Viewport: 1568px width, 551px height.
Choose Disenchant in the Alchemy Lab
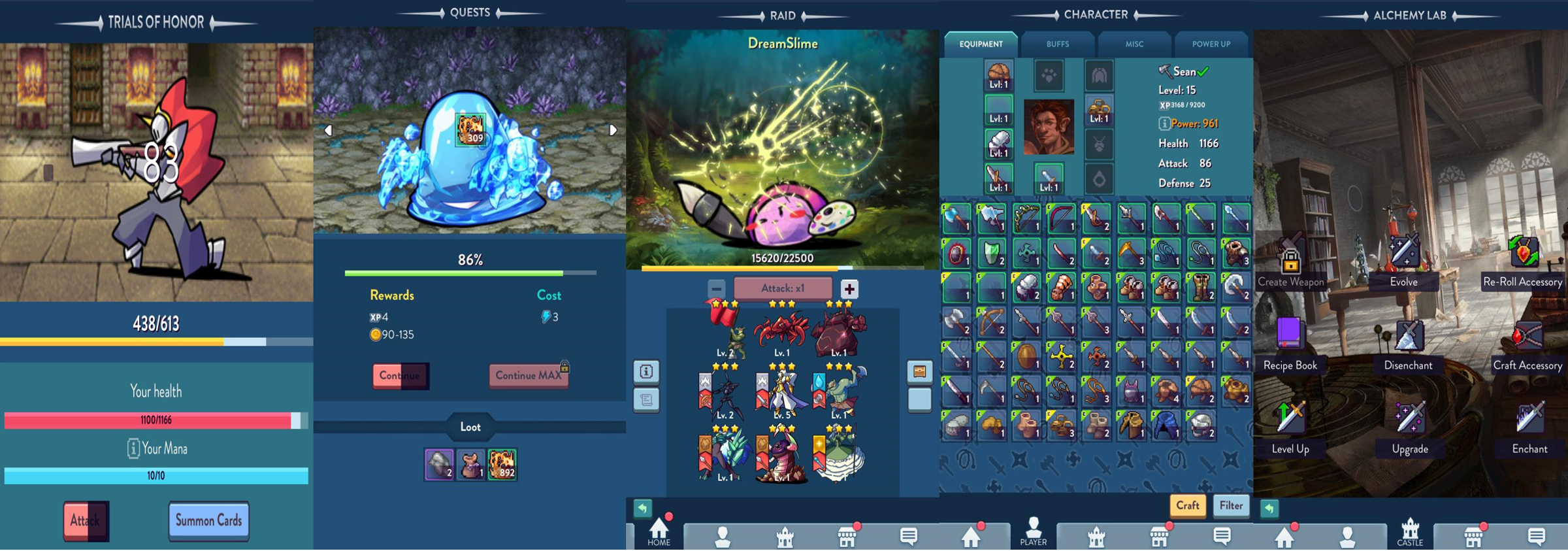[x=1409, y=345]
